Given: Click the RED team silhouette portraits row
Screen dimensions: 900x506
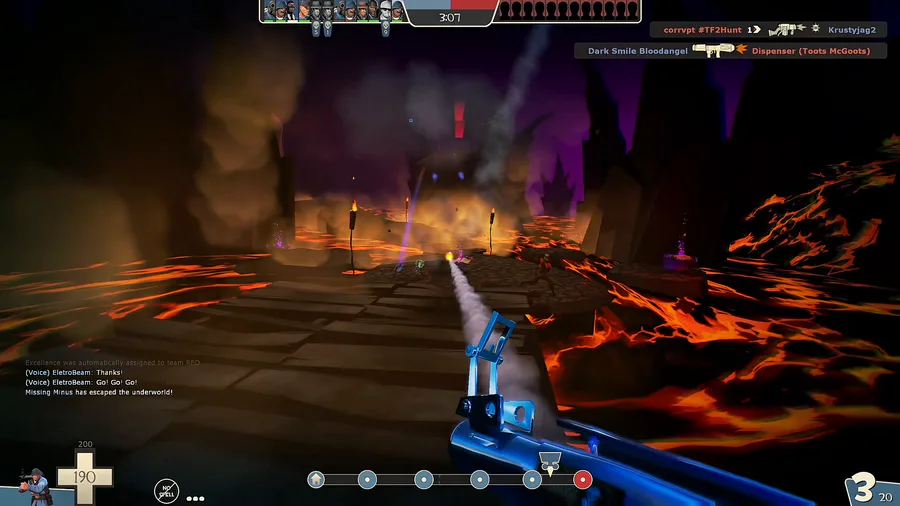Looking at the screenshot, I should [x=568, y=11].
